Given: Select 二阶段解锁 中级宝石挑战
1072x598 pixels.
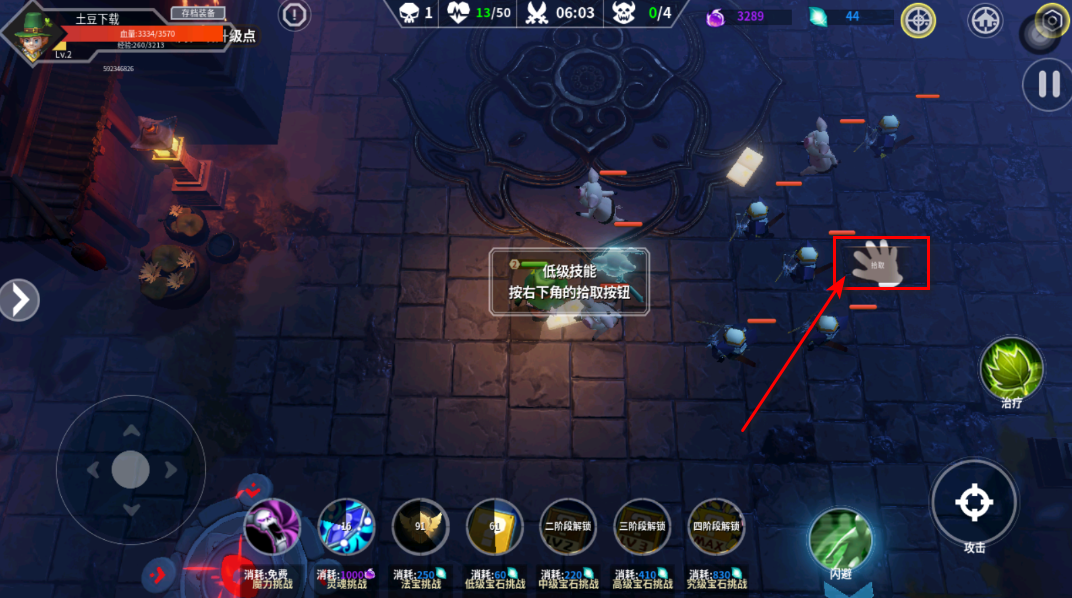Looking at the screenshot, I should click(568, 527).
